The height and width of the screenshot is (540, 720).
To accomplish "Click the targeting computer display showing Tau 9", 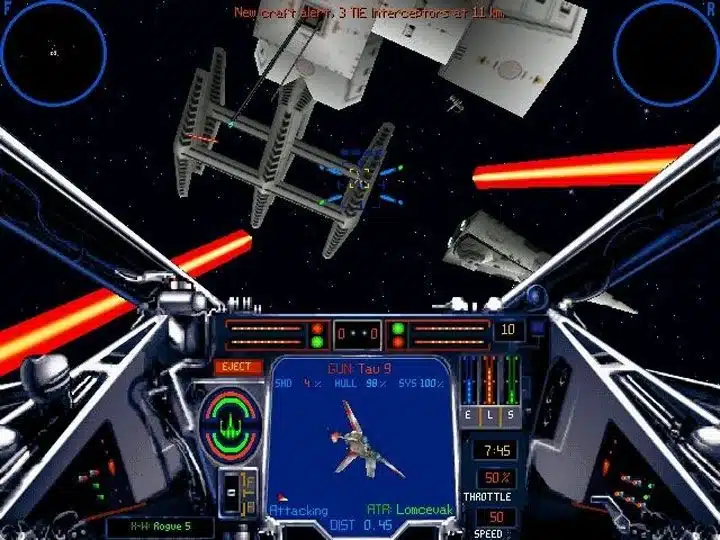I will [364, 440].
